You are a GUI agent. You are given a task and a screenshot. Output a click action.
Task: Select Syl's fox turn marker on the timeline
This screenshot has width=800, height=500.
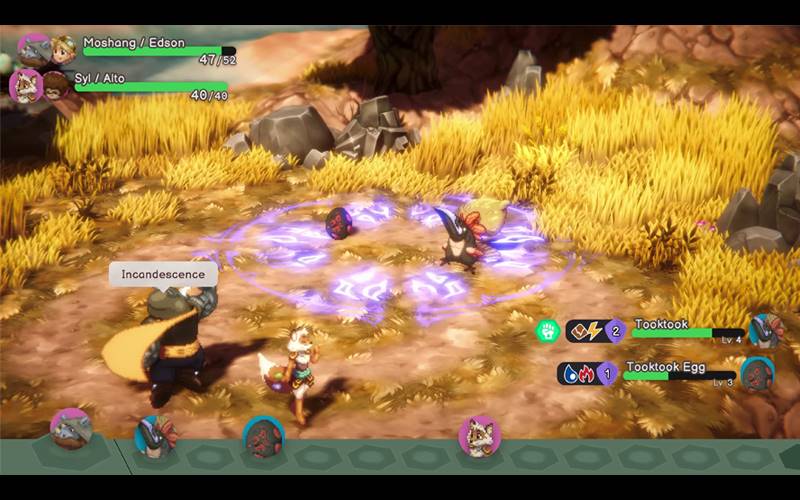(x=478, y=436)
